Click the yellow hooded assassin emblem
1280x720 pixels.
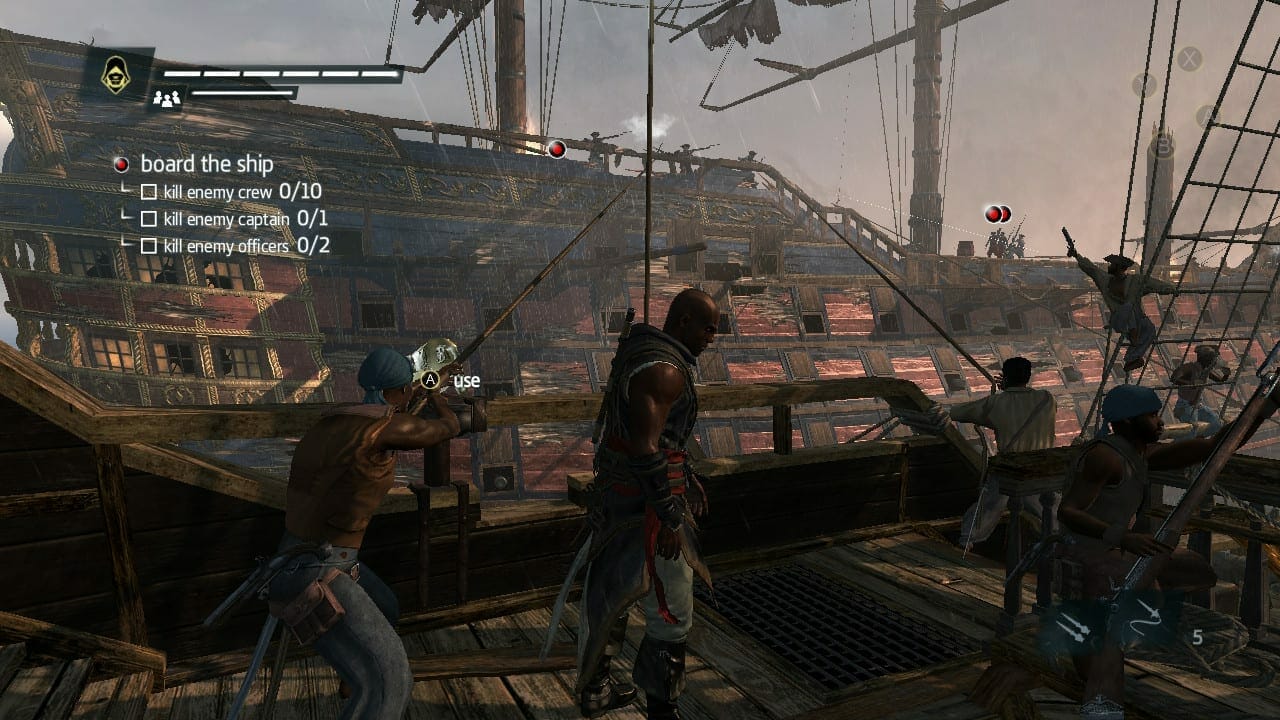tap(117, 75)
